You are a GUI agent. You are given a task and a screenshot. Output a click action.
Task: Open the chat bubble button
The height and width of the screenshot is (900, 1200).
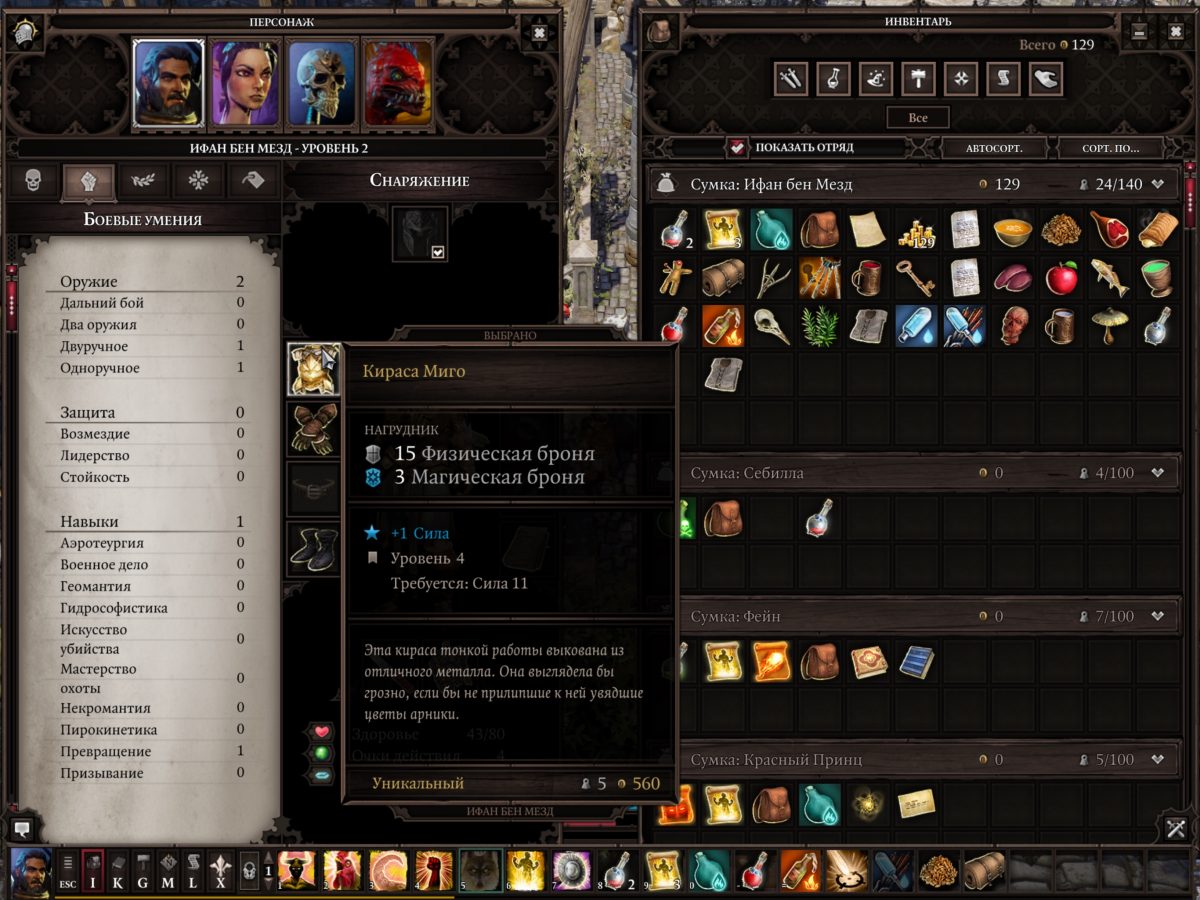pyautogui.click(x=23, y=828)
